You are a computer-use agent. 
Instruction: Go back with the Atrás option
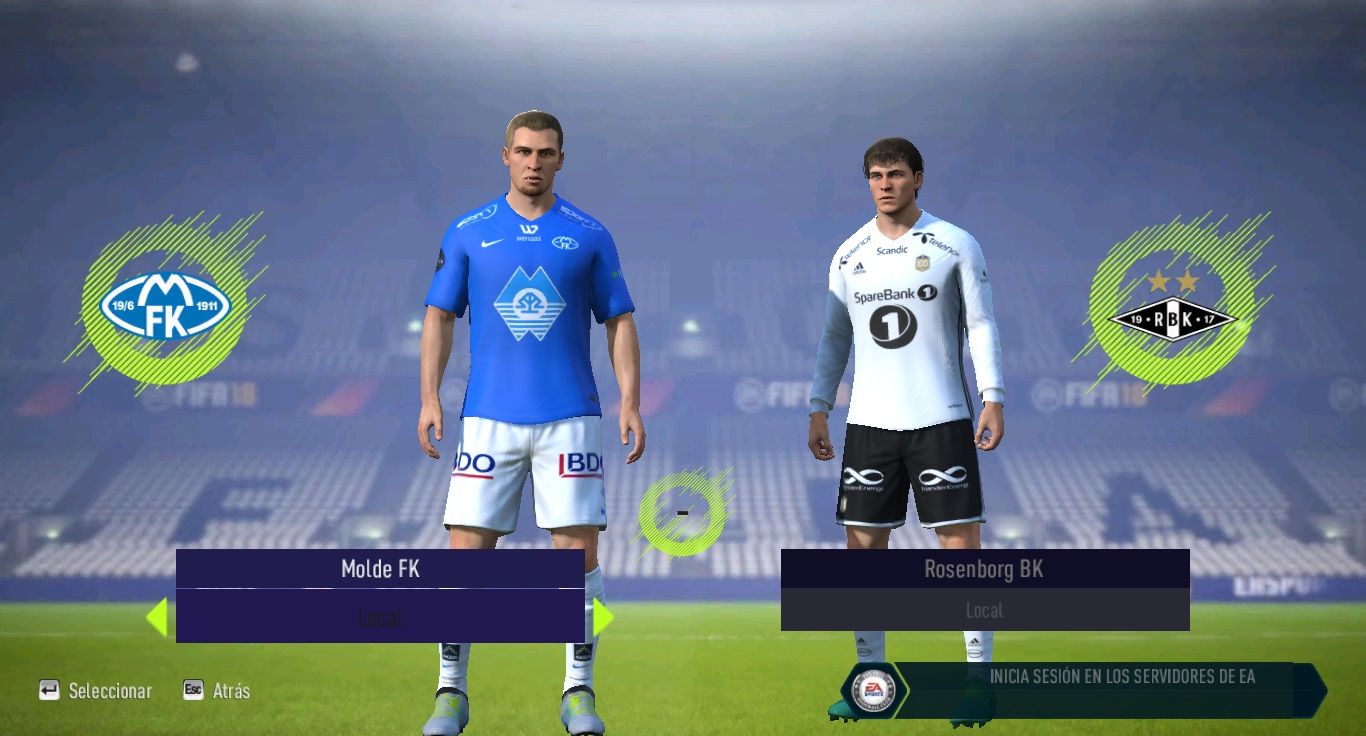point(217,691)
